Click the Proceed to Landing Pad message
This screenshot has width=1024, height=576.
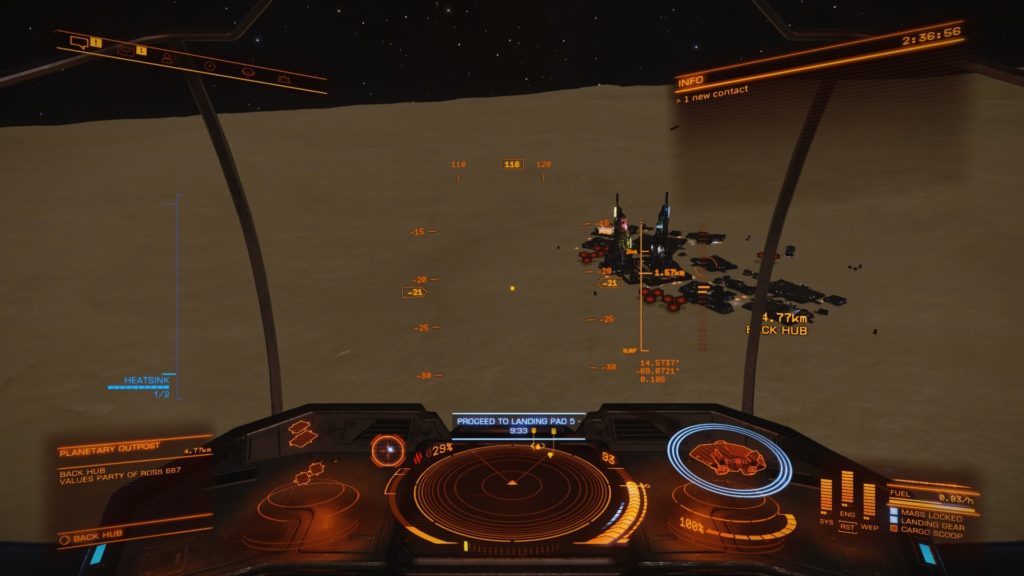click(x=518, y=421)
